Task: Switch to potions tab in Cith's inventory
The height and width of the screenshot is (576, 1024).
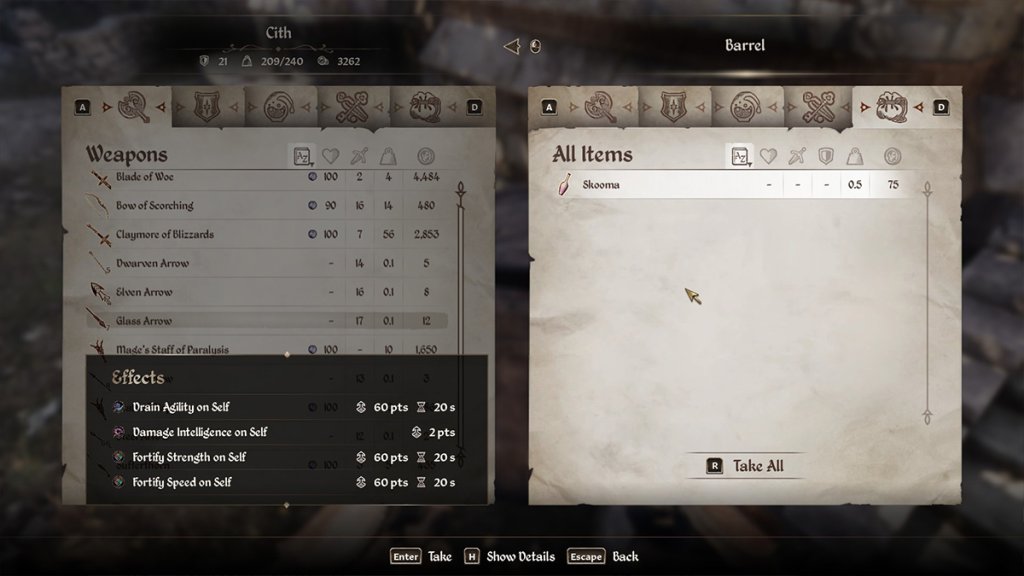Action: (279, 106)
